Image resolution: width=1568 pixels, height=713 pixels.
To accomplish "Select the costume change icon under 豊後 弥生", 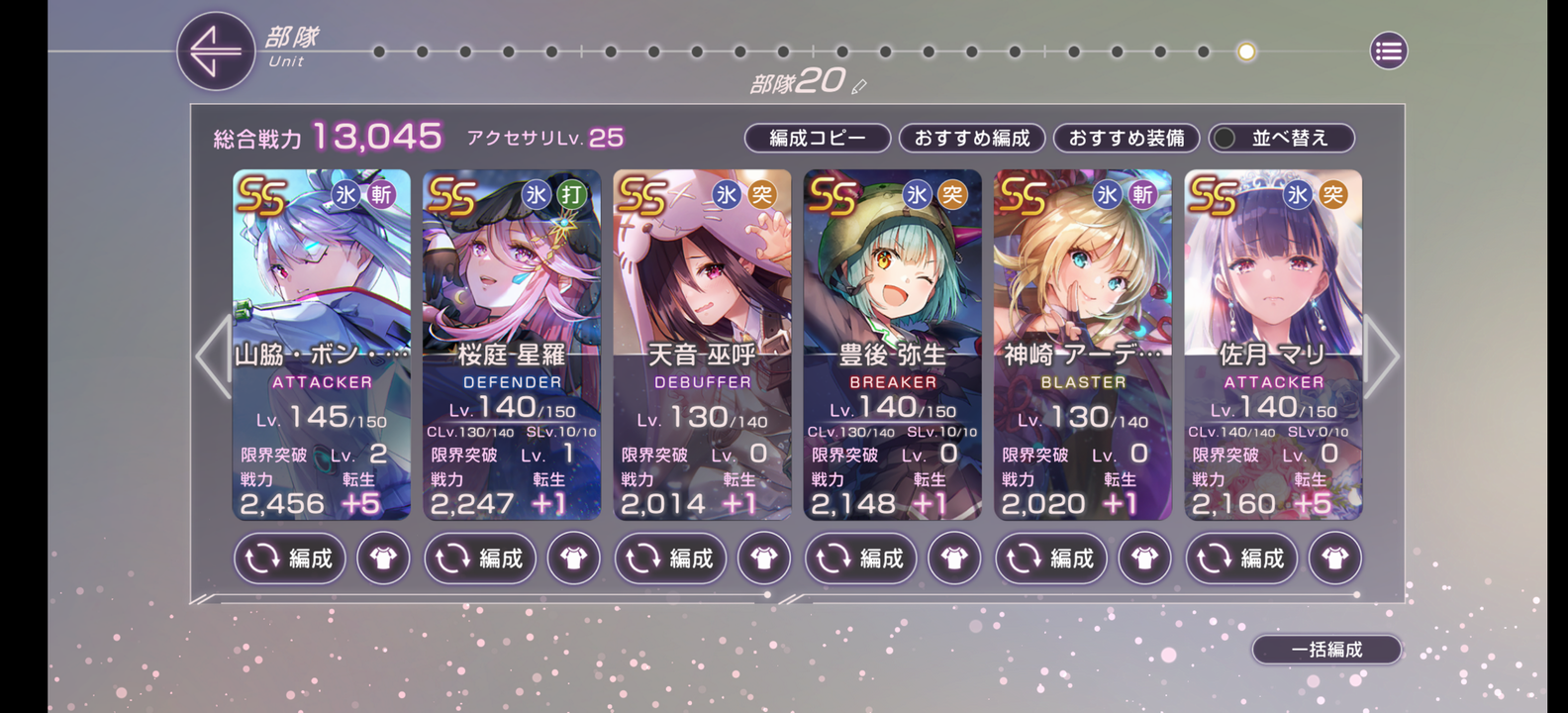I will coord(953,558).
